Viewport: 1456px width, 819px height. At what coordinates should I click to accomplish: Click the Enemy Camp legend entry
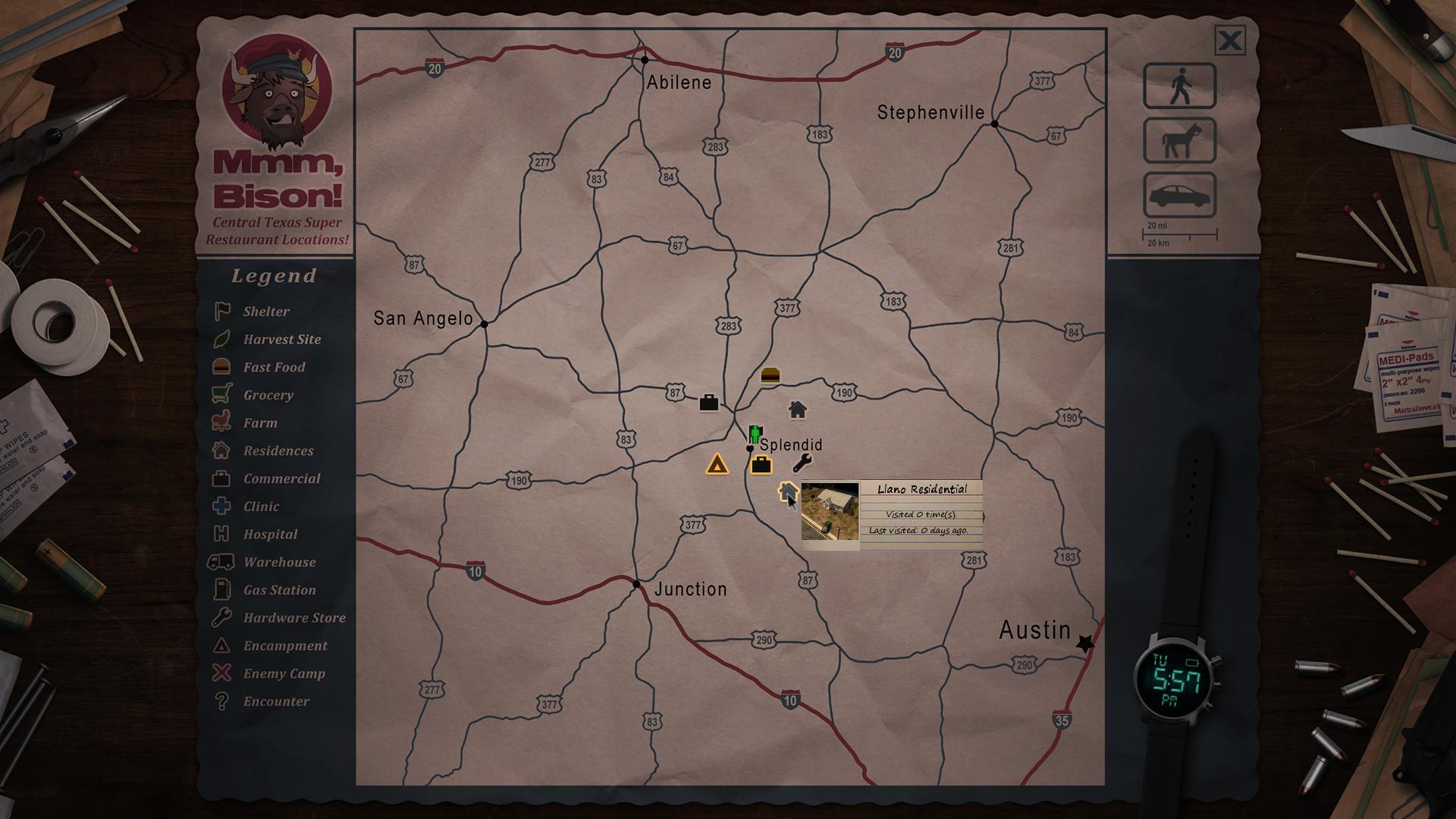point(283,673)
